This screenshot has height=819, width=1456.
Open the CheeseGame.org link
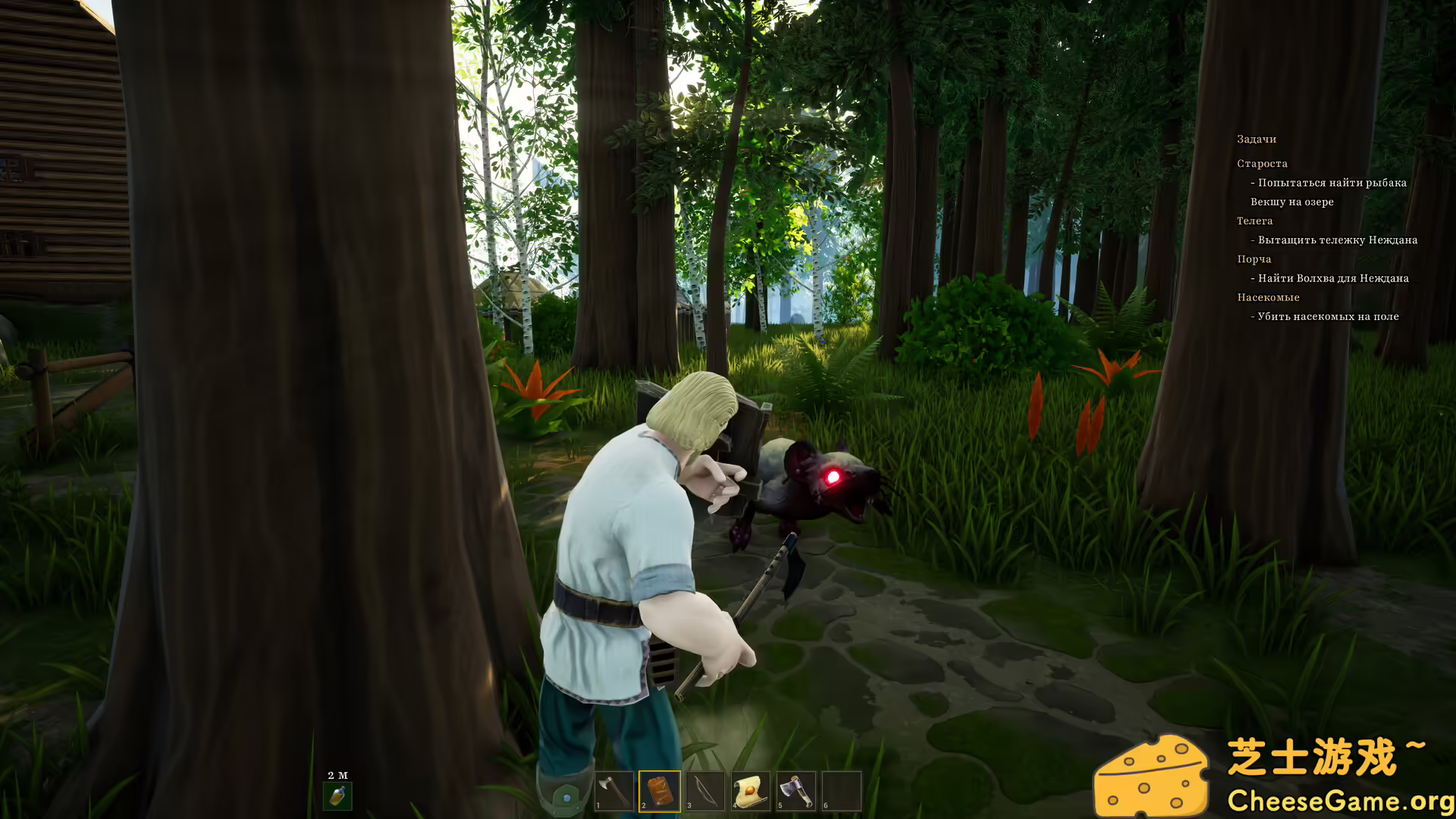pyautogui.click(x=1341, y=799)
